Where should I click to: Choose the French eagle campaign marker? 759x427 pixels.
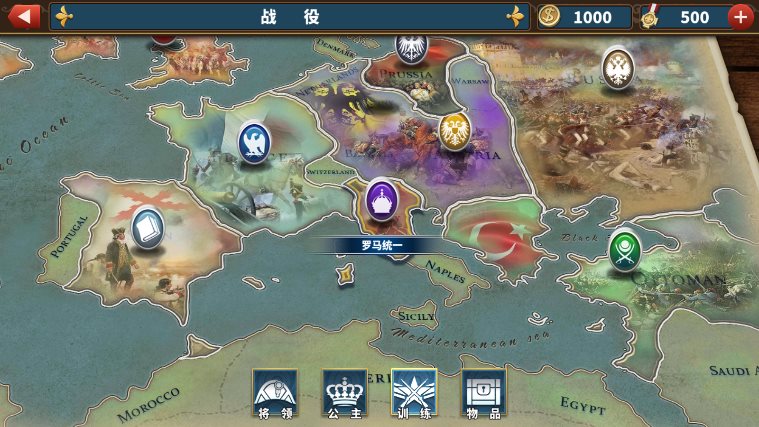255,141
